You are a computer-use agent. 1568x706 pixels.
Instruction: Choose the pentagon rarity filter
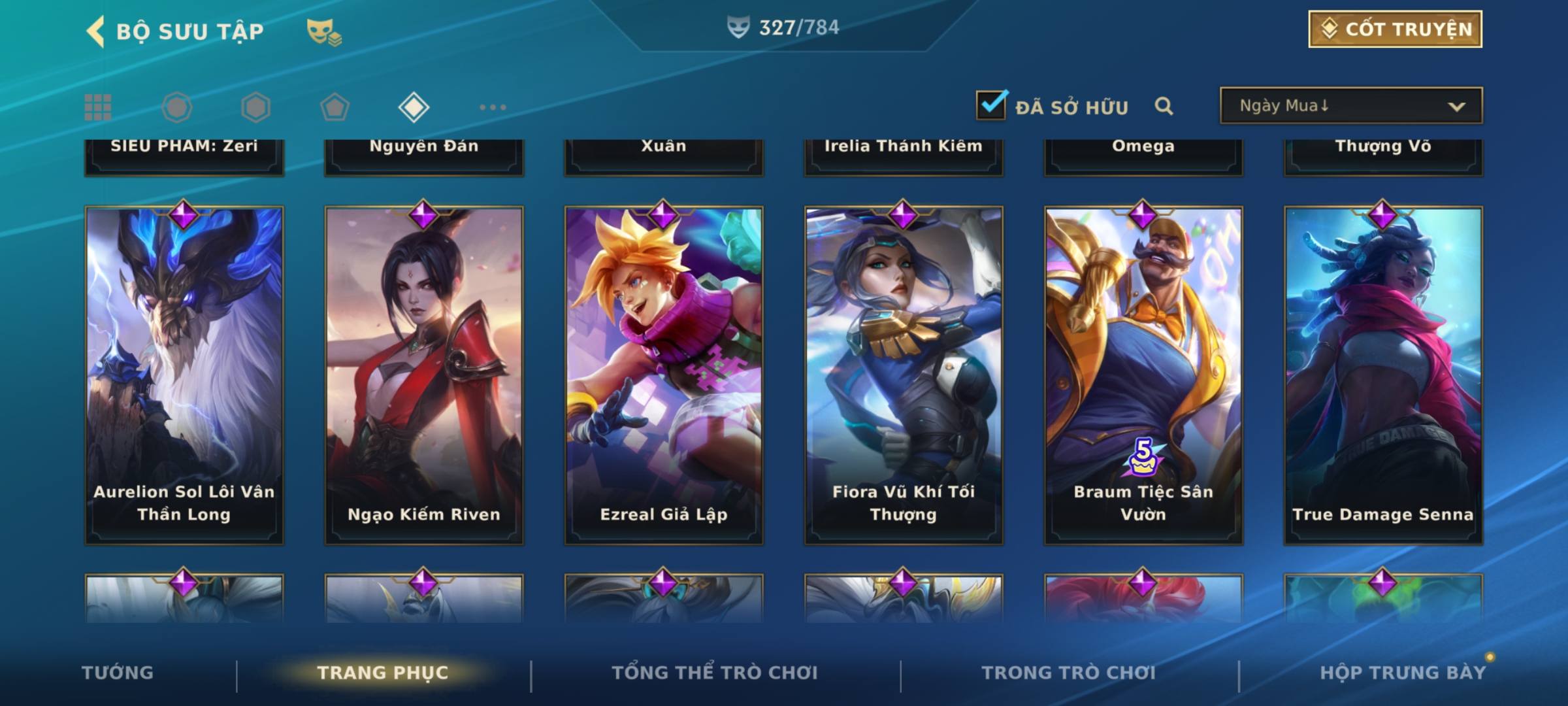[x=335, y=107]
